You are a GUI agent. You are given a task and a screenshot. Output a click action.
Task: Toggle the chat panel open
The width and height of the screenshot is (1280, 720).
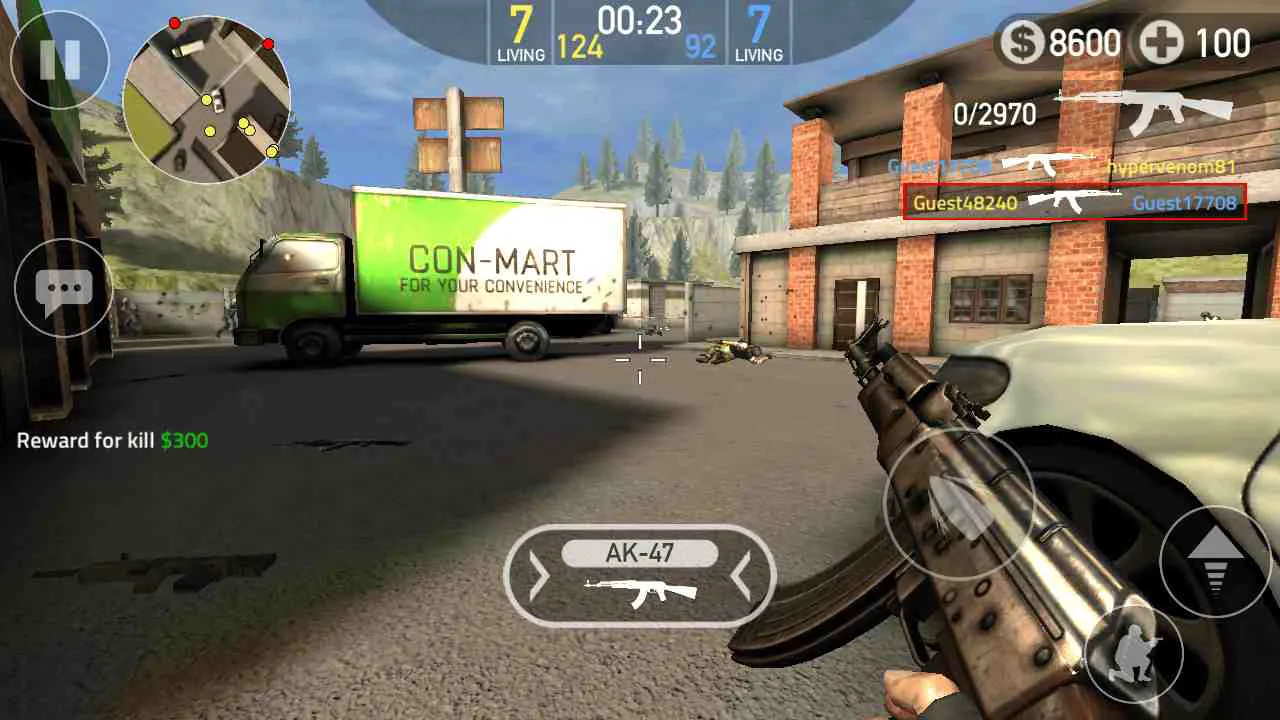pos(62,288)
